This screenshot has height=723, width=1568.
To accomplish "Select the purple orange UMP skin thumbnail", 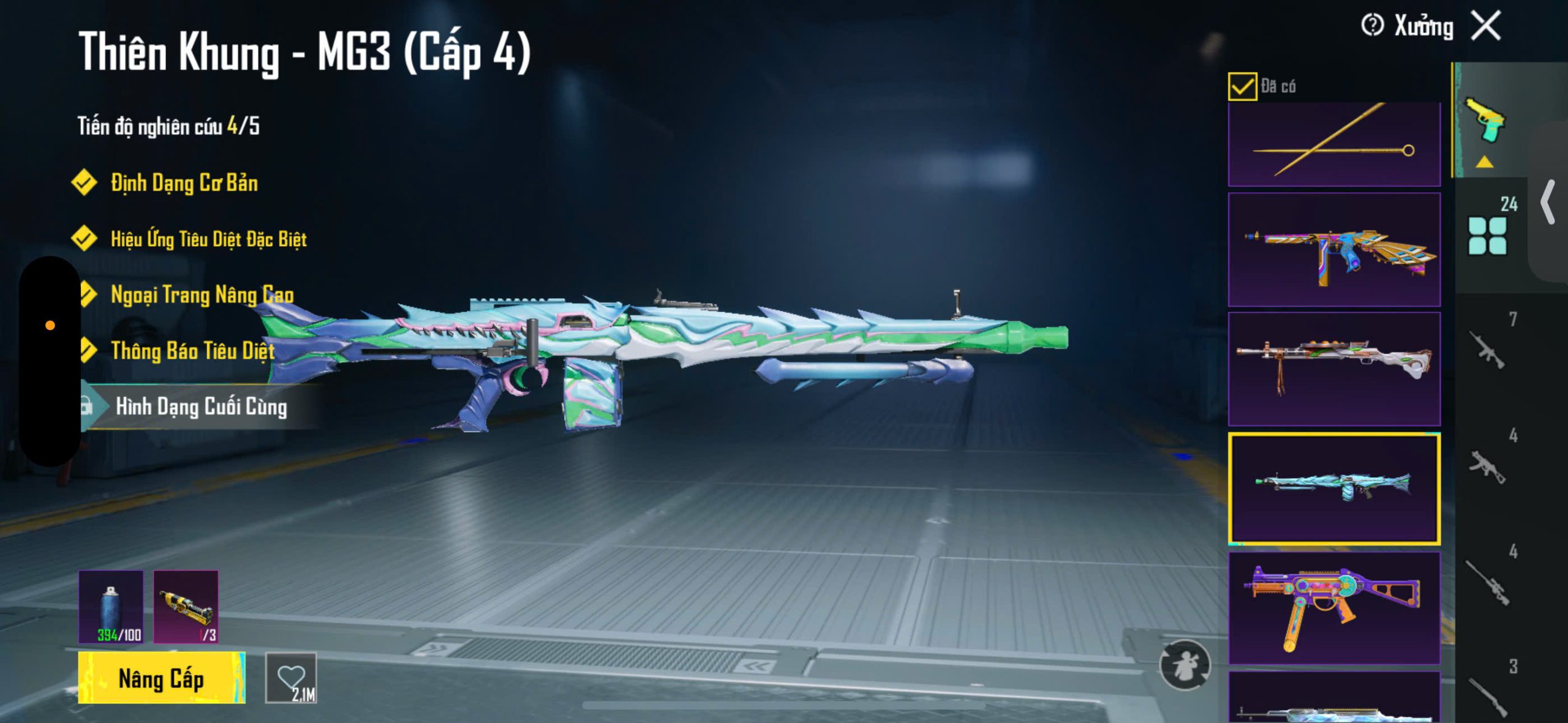I will (1334, 608).
